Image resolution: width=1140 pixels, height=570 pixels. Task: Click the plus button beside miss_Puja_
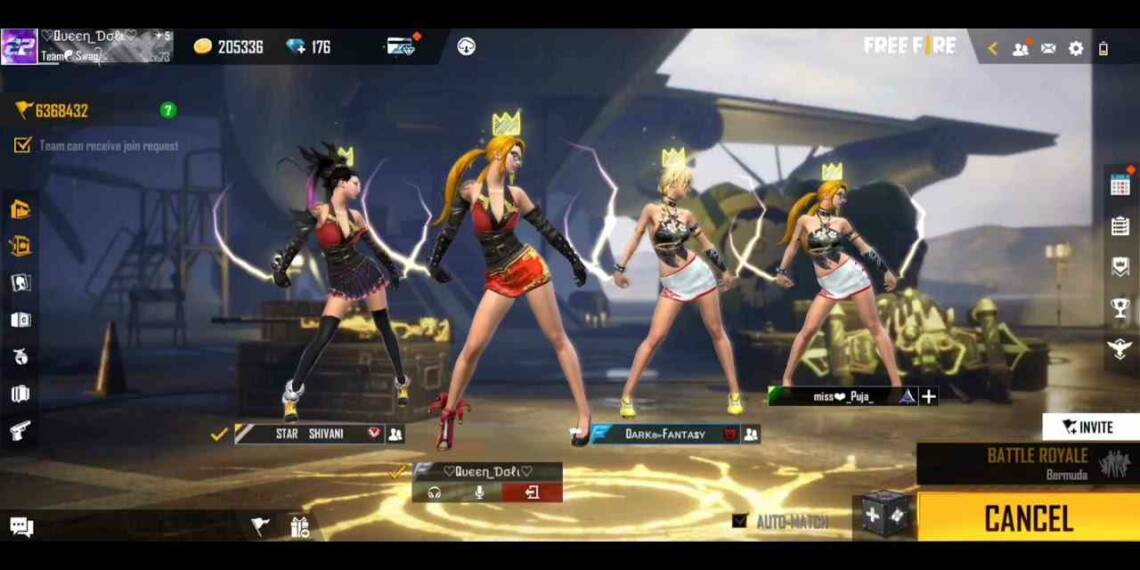coord(929,397)
